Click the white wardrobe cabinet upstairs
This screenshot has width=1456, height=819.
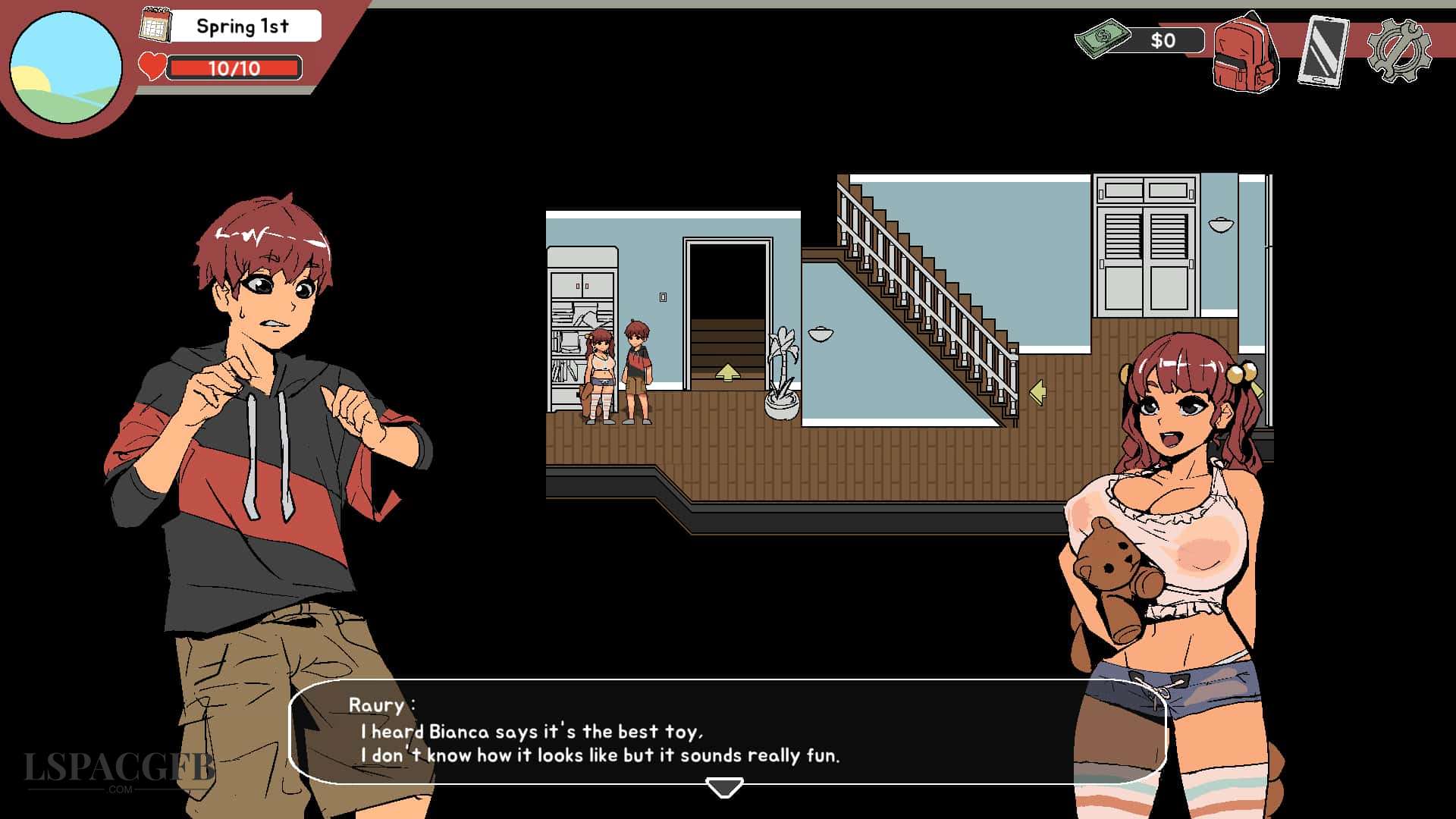click(1145, 243)
